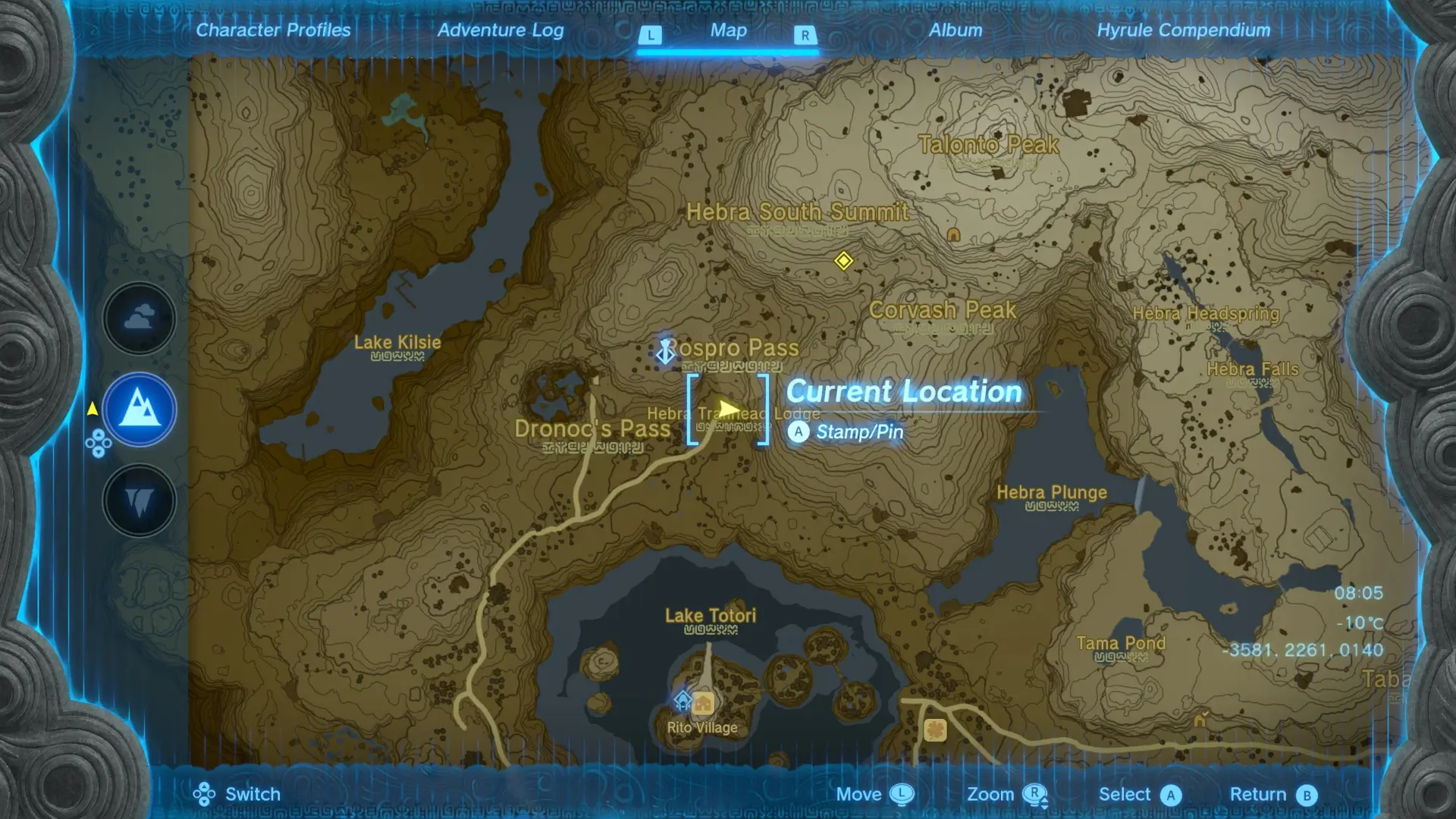Screen dimensions: 1456x819
Task: Open Character Profiles
Action: pos(273,30)
